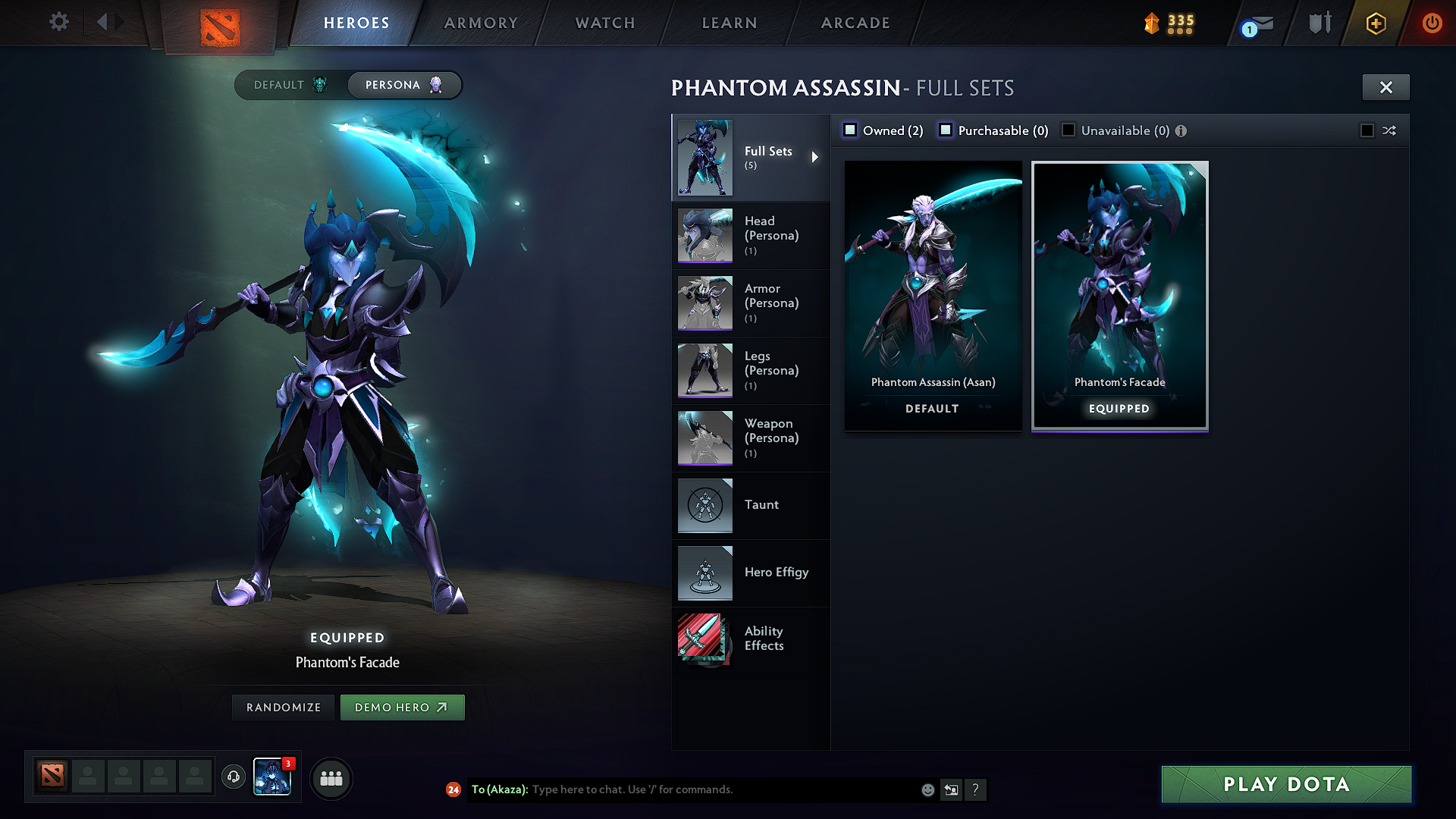This screenshot has height=819, width=1456.
Task: Expand the Full Sets category arrow
Action: coord(816,157)
